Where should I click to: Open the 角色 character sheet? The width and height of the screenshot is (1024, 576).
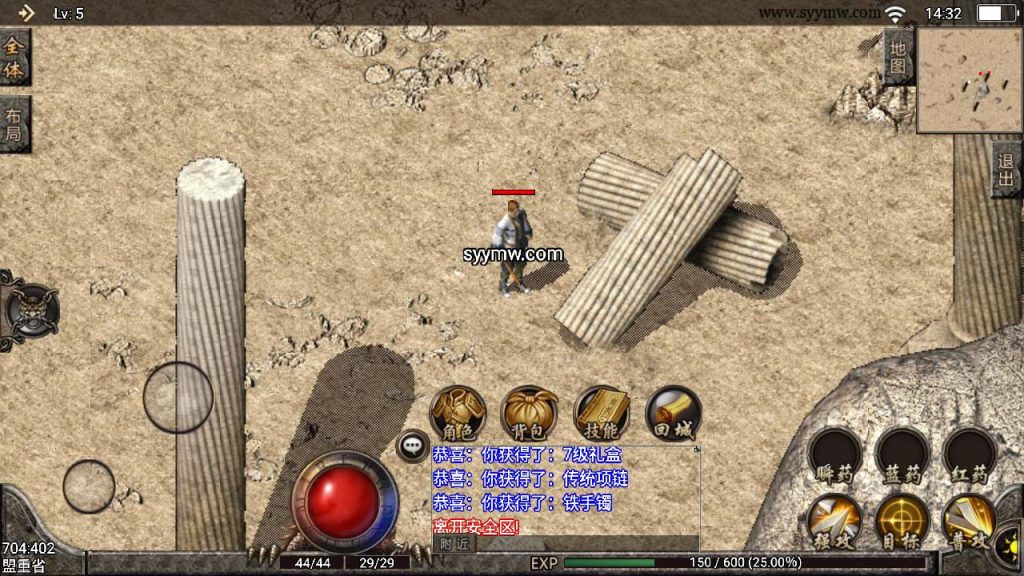coord(458,412)
